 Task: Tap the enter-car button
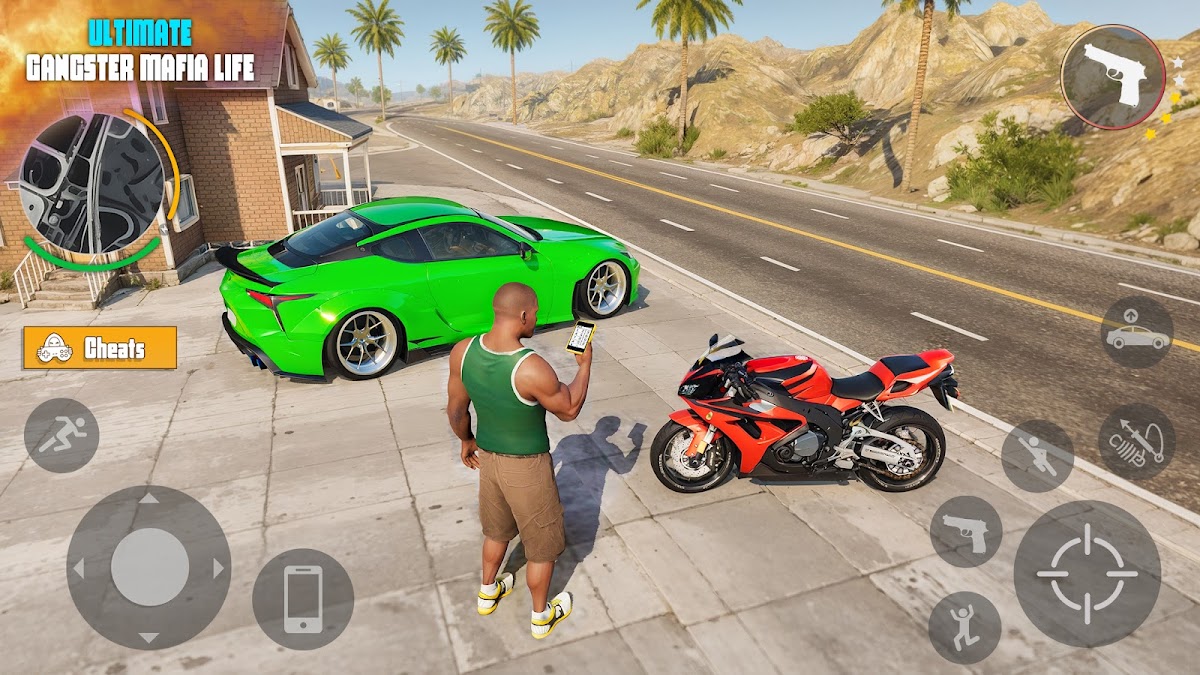tap(1137, 333)
